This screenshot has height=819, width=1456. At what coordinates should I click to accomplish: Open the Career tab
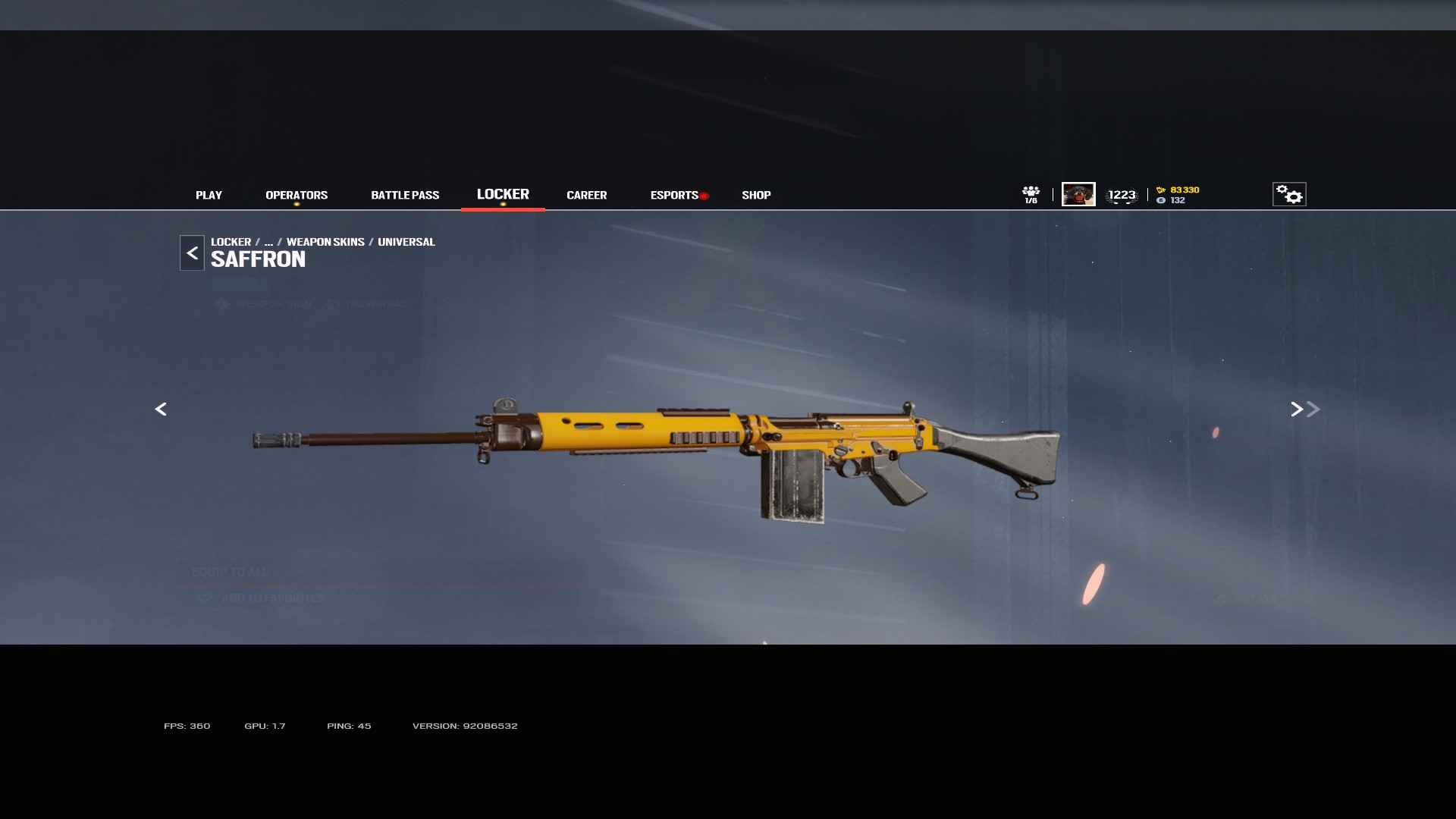click(586, 195)
